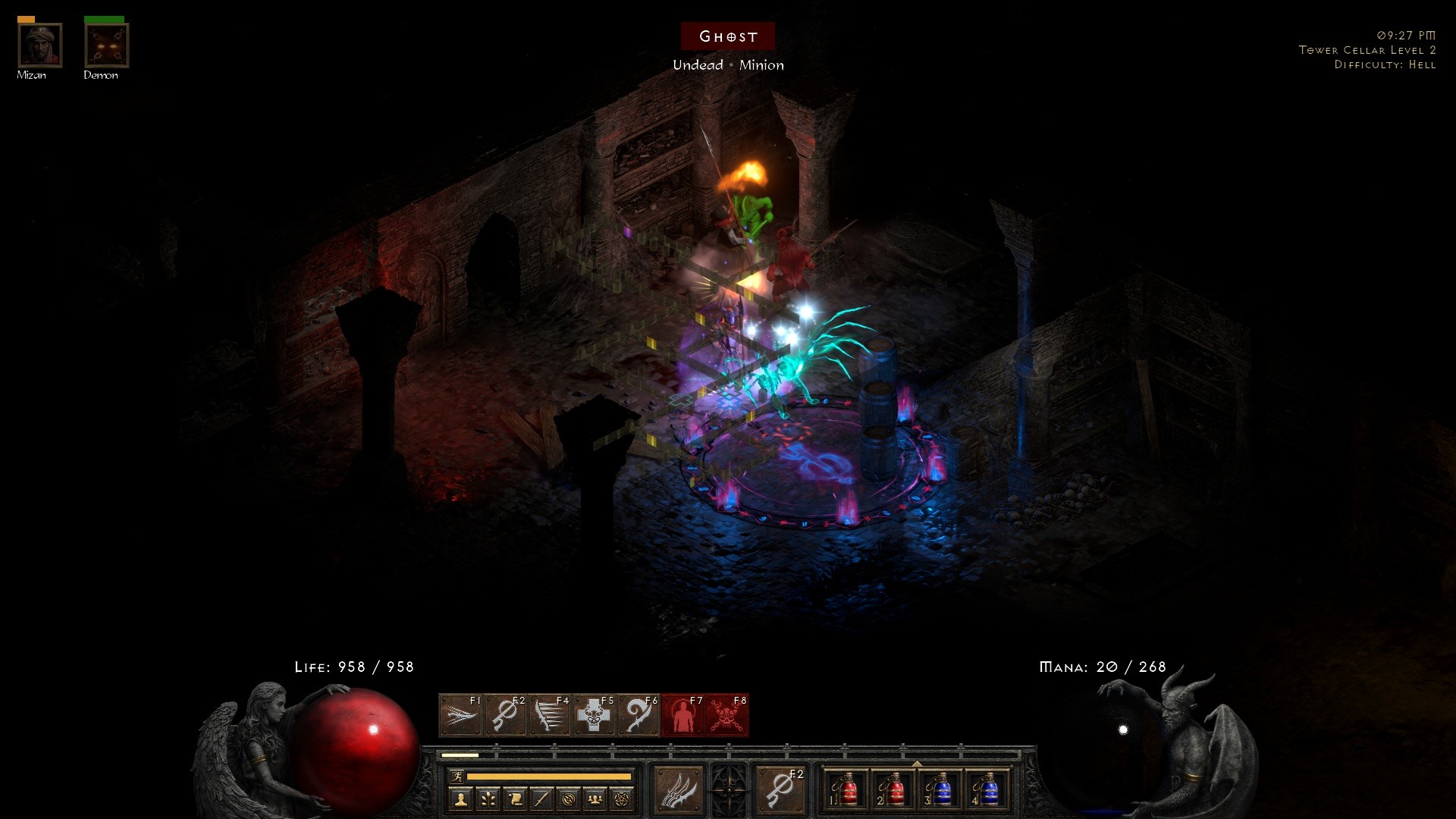Click the claw left-attack skill button

click(677, 790)
